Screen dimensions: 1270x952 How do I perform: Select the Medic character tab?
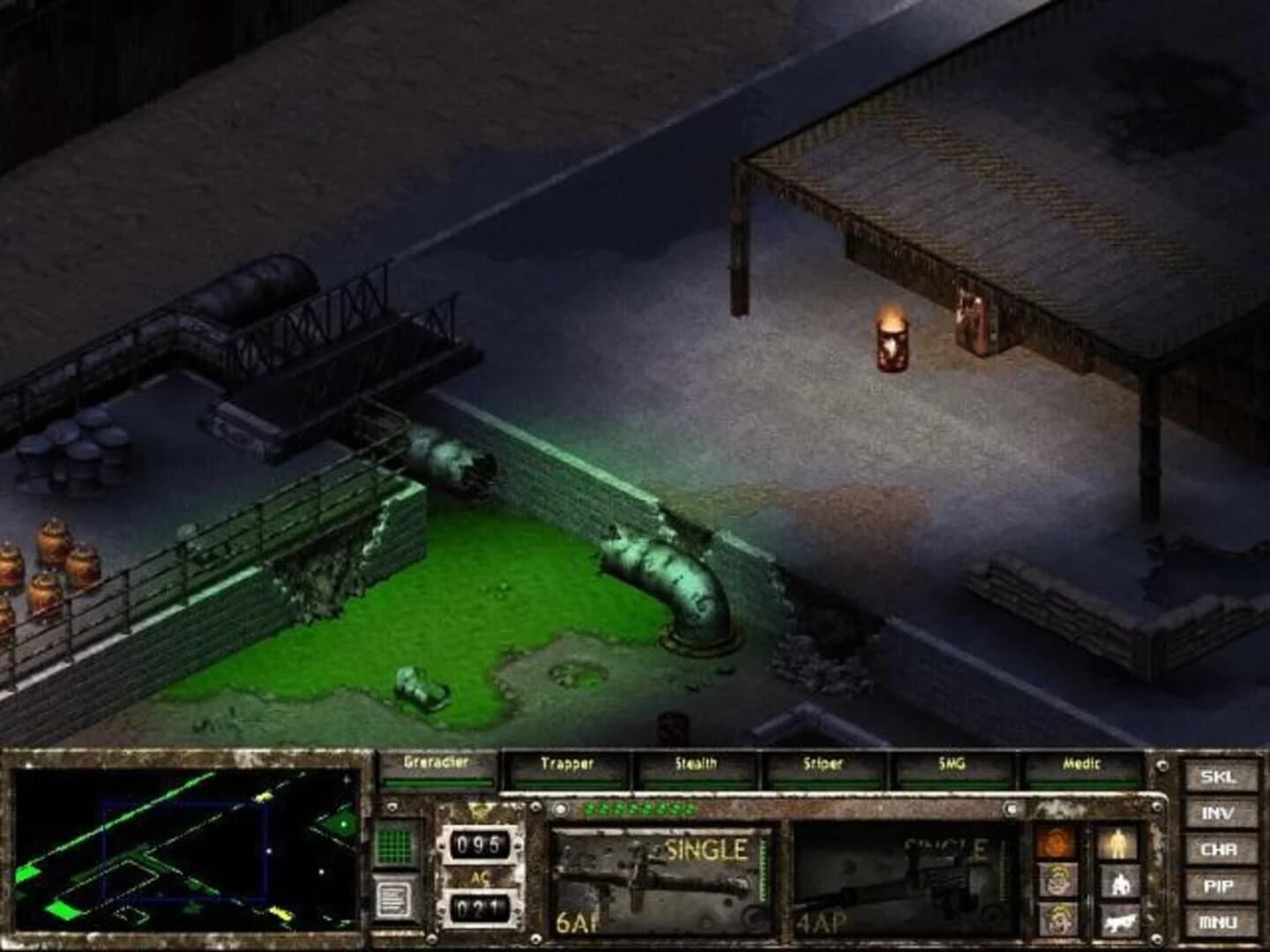click(x=1082, y=765)
